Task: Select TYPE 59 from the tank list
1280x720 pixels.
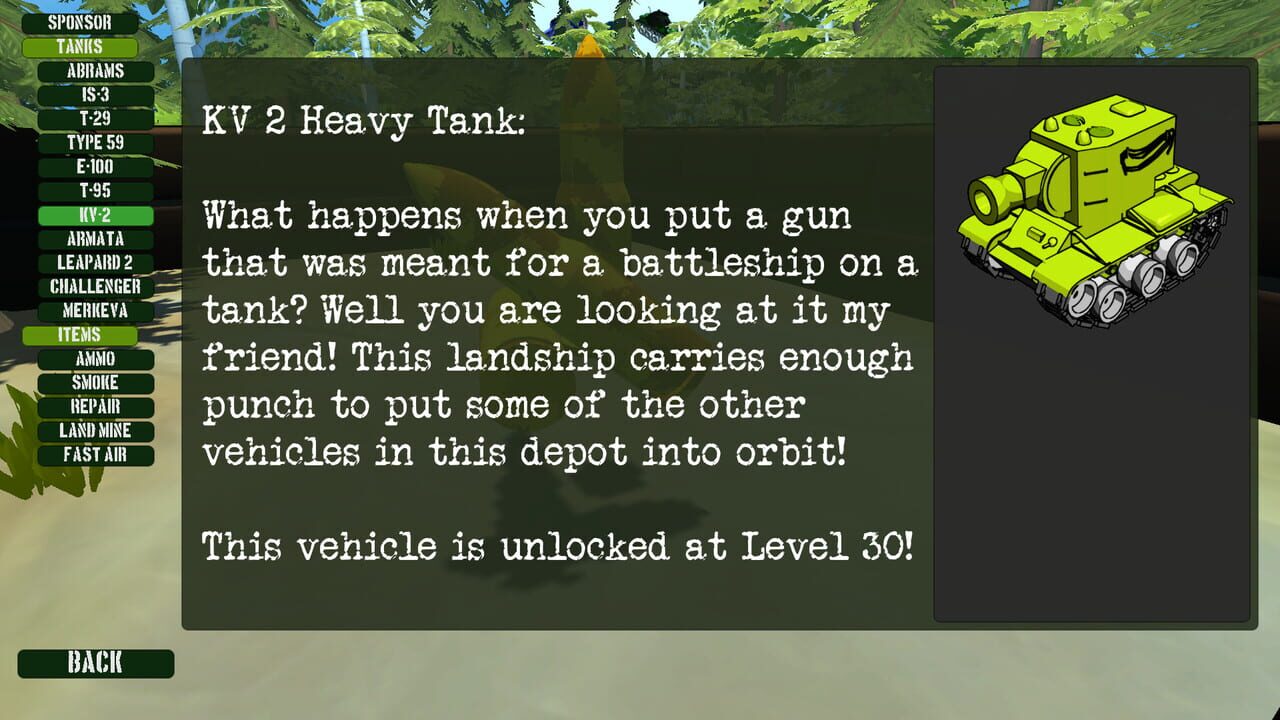Action: click(x=95, y=142)
